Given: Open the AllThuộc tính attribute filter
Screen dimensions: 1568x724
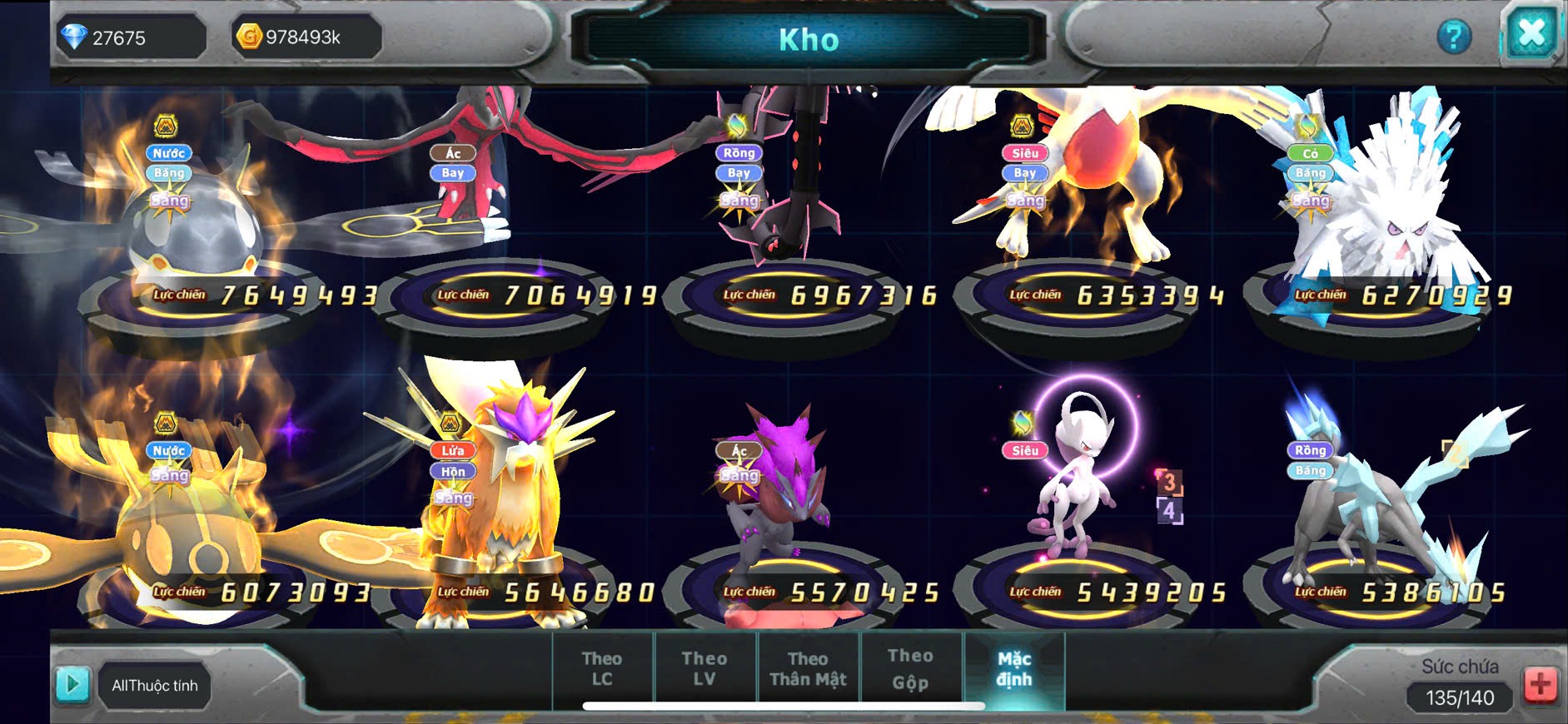Looking at the screenshot, I should click(155, 686).
